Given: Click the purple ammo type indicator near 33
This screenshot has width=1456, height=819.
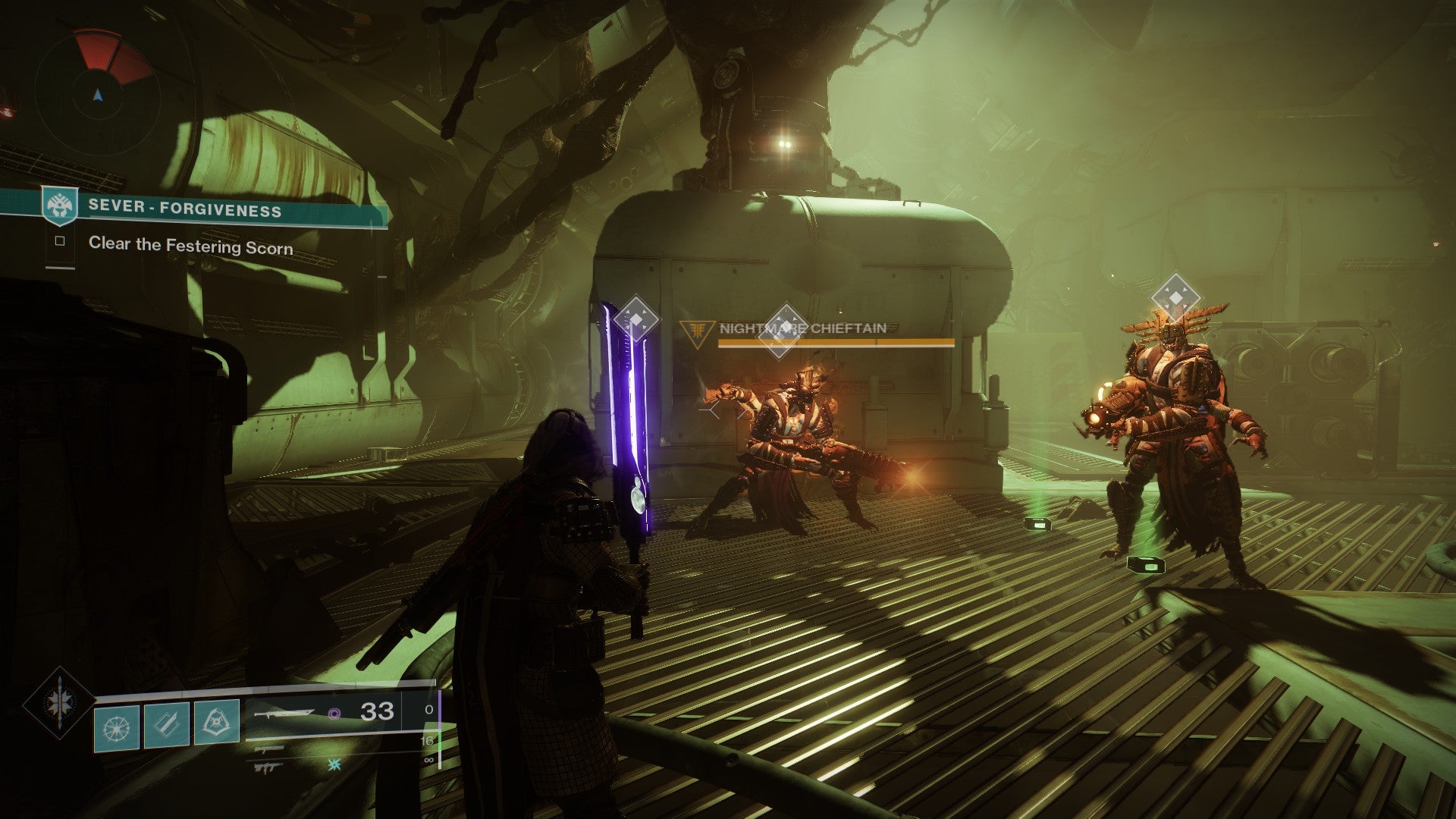Looking at the screenshot, I should (x=335, y=713).
